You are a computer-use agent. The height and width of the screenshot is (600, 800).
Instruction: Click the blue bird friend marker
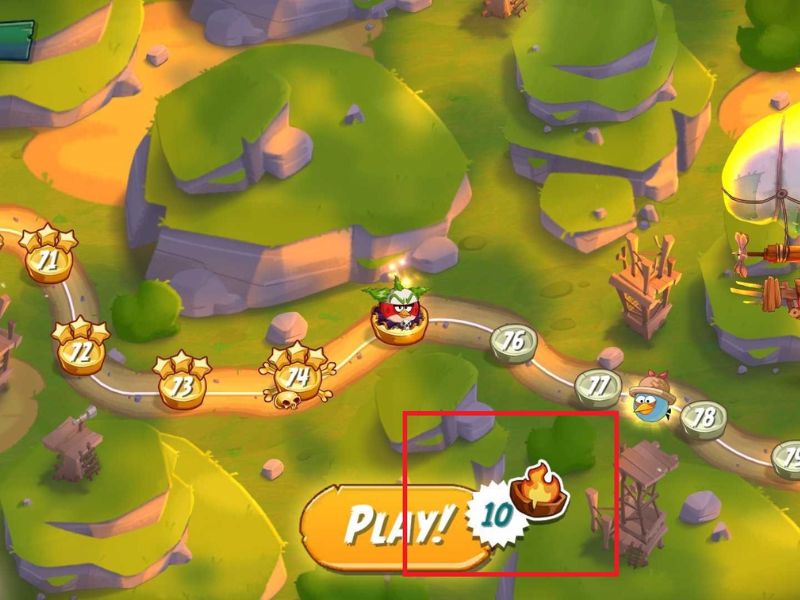[x=651, y=401]
